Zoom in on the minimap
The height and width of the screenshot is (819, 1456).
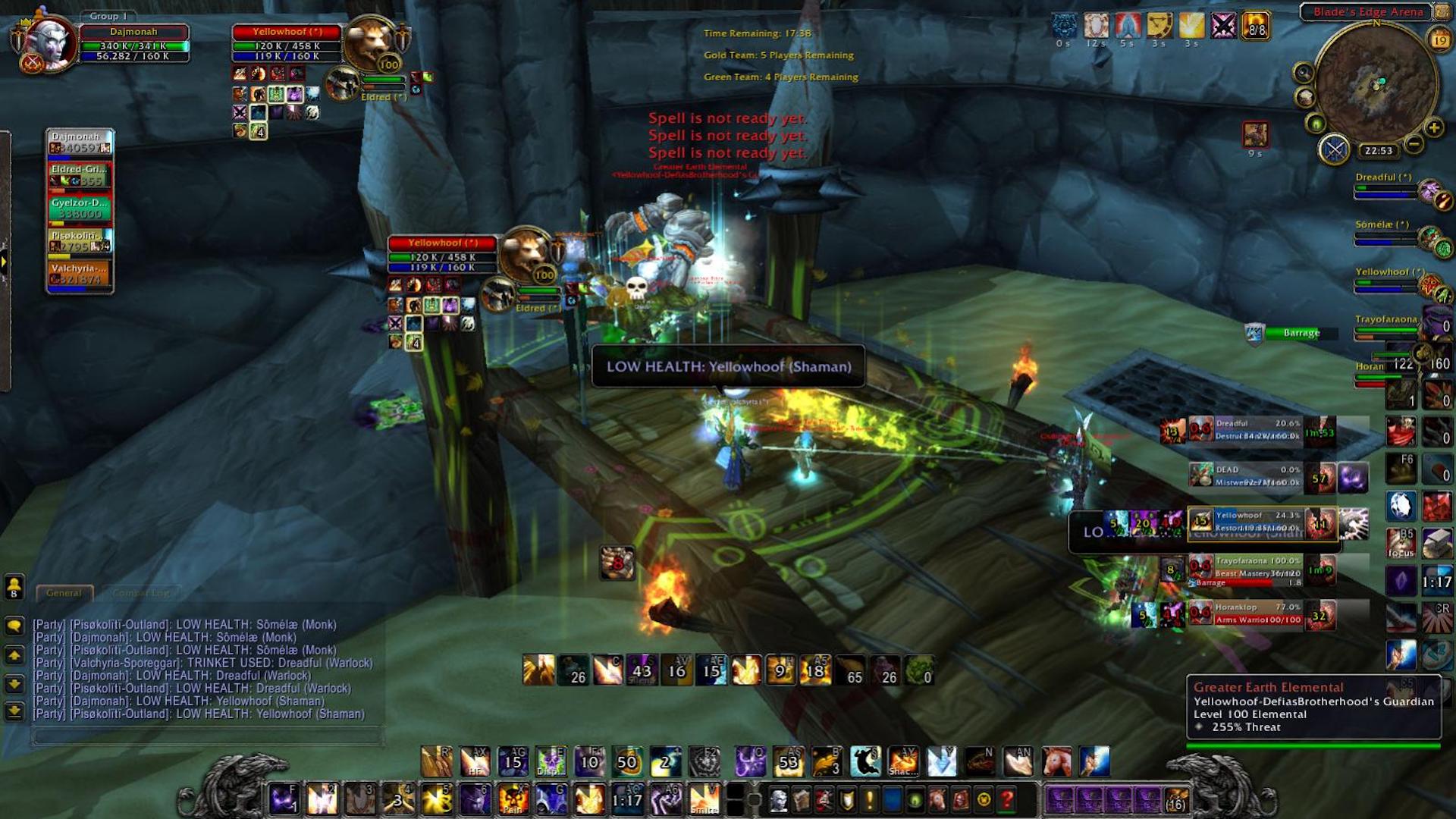point(1433,127)
